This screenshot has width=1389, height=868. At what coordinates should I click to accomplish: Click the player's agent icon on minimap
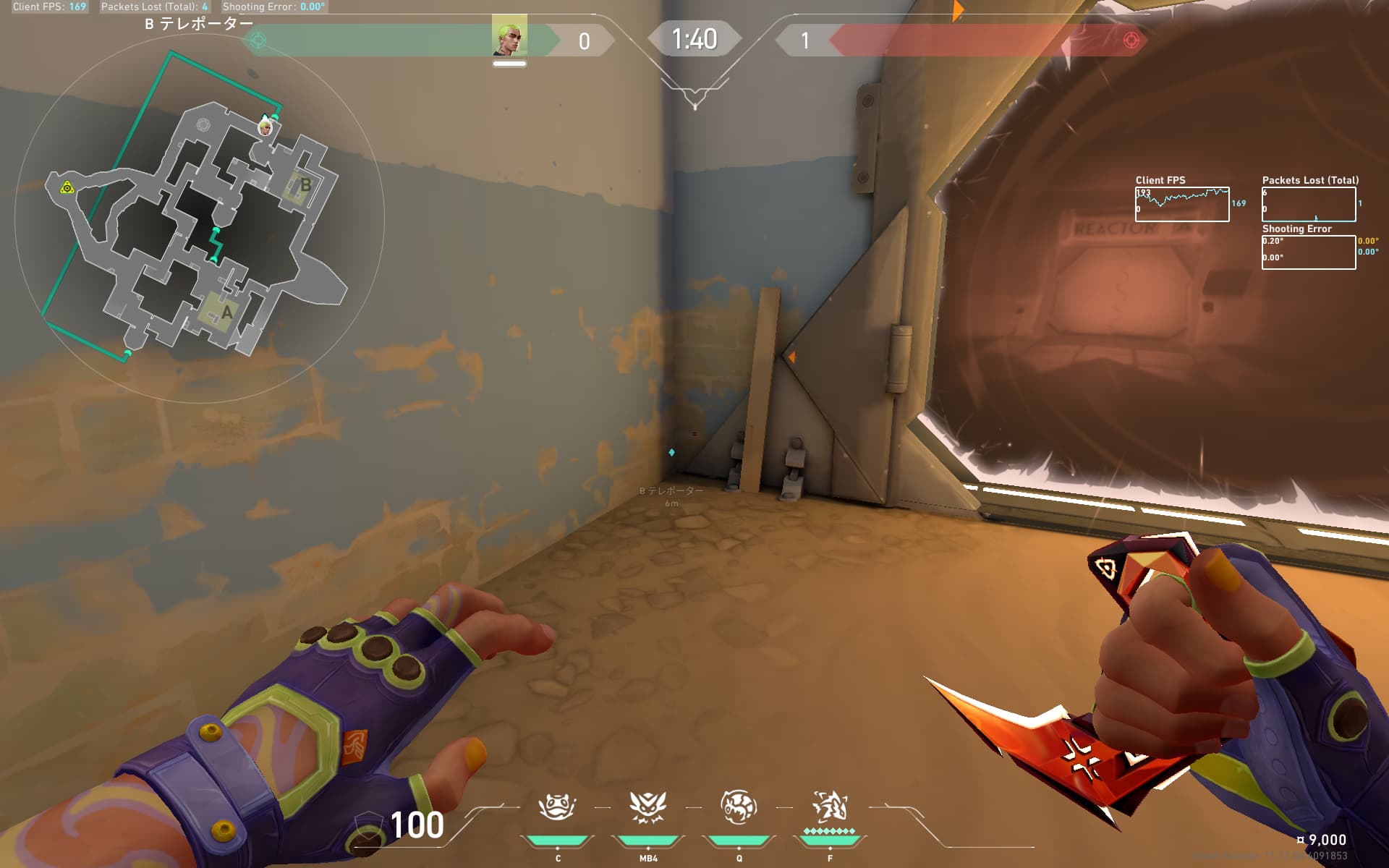(x=266, y=127)
